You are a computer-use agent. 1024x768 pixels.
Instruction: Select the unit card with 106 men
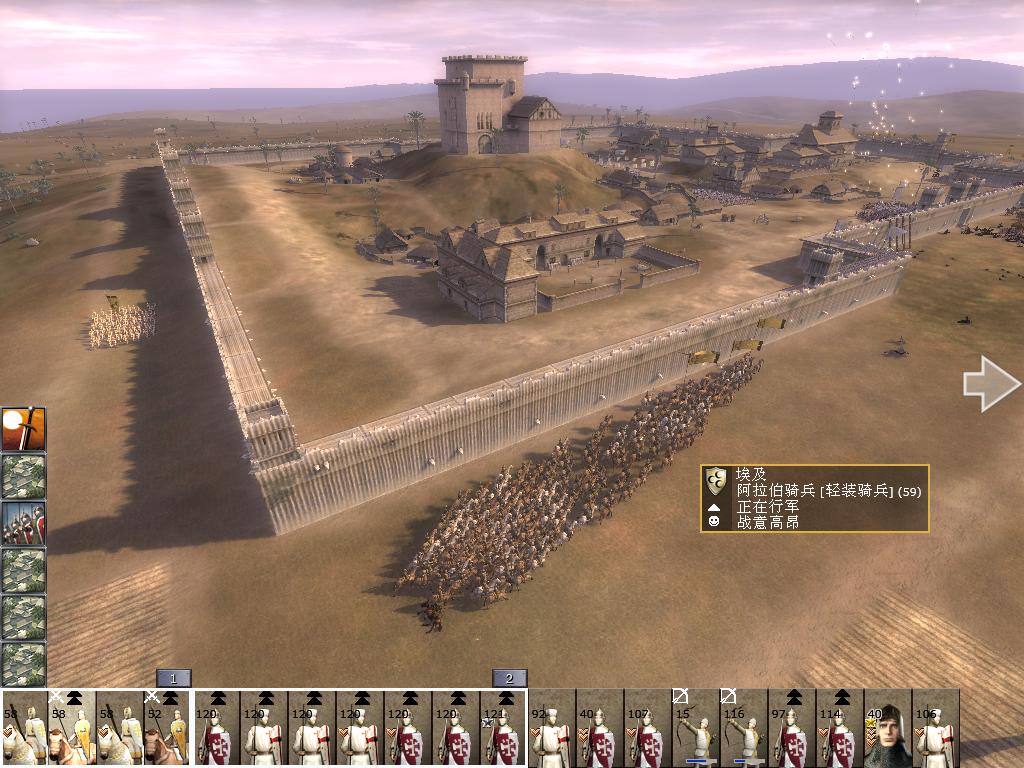click(x=935, y=728)
